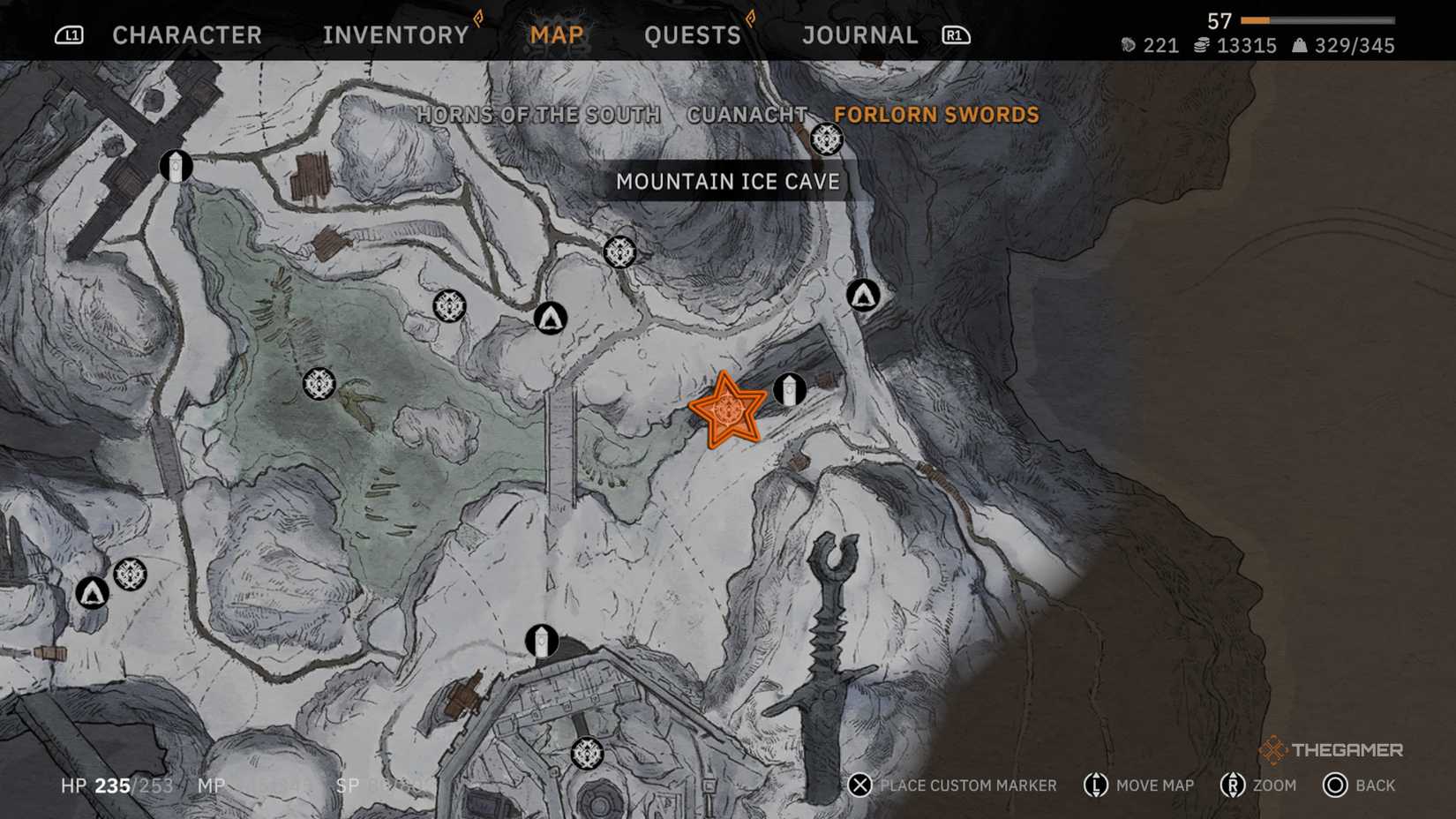
Task: Click the medallion marker inside the bottom fortress
Action: (x=587, y=753)
